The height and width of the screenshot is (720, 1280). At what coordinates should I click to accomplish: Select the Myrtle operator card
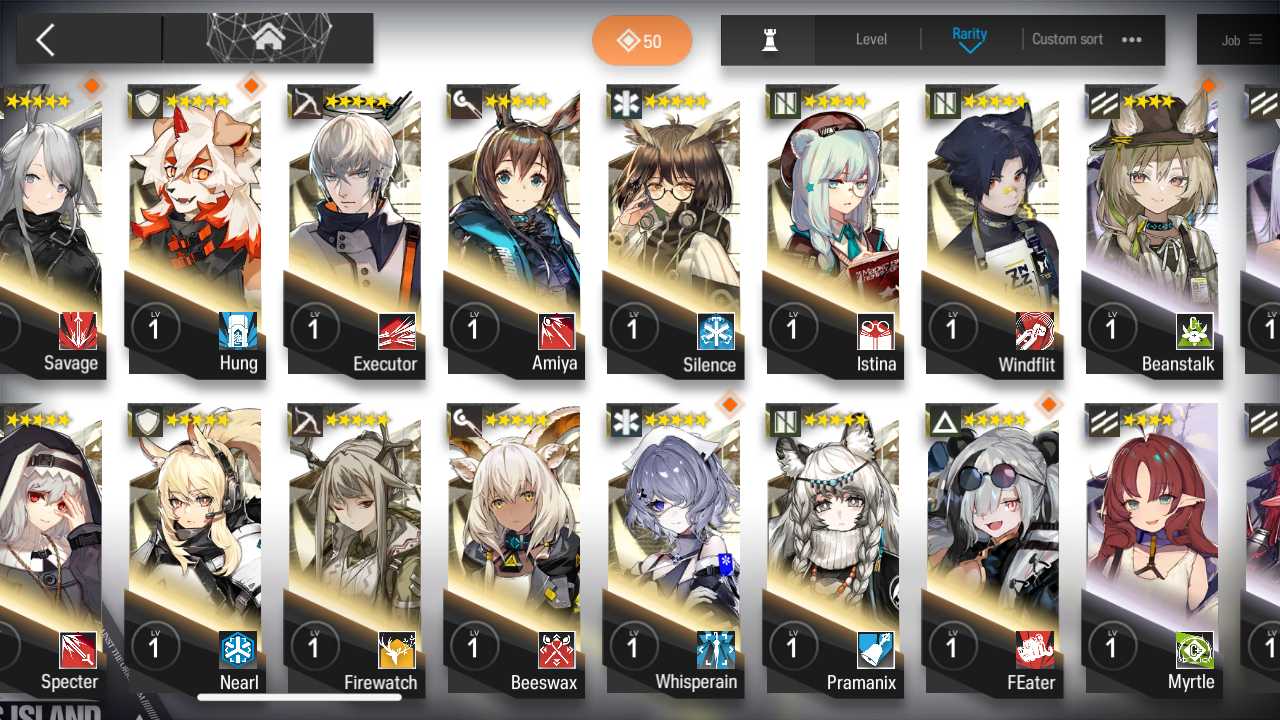[1151, 548]
